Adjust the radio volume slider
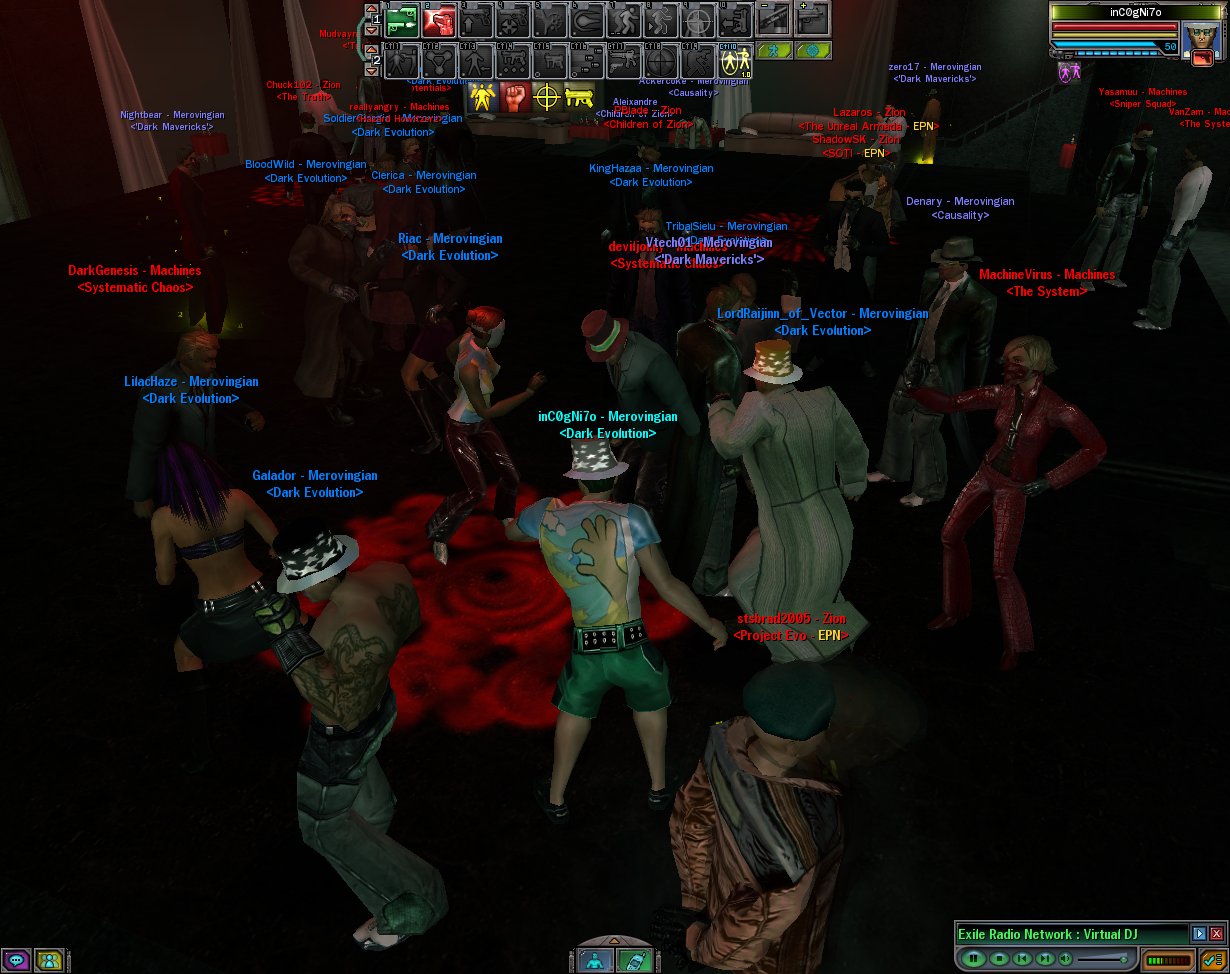This screenshot has width=1230, height=974. (x=1104, y=959)
